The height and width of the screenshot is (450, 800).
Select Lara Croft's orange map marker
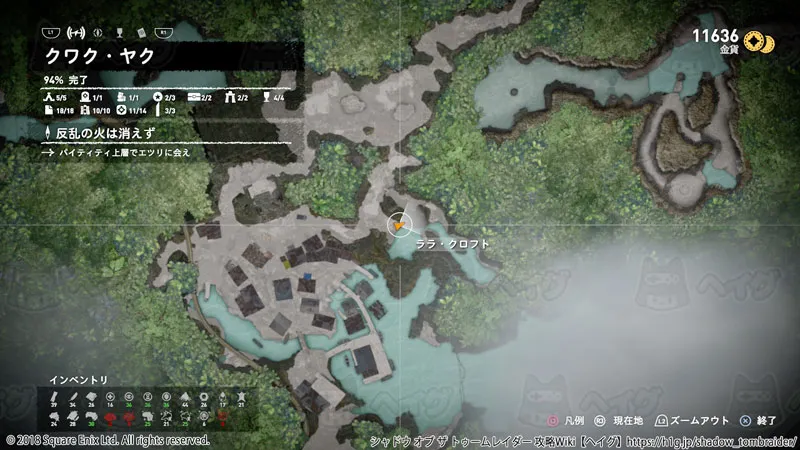click(x=399, y=226)
